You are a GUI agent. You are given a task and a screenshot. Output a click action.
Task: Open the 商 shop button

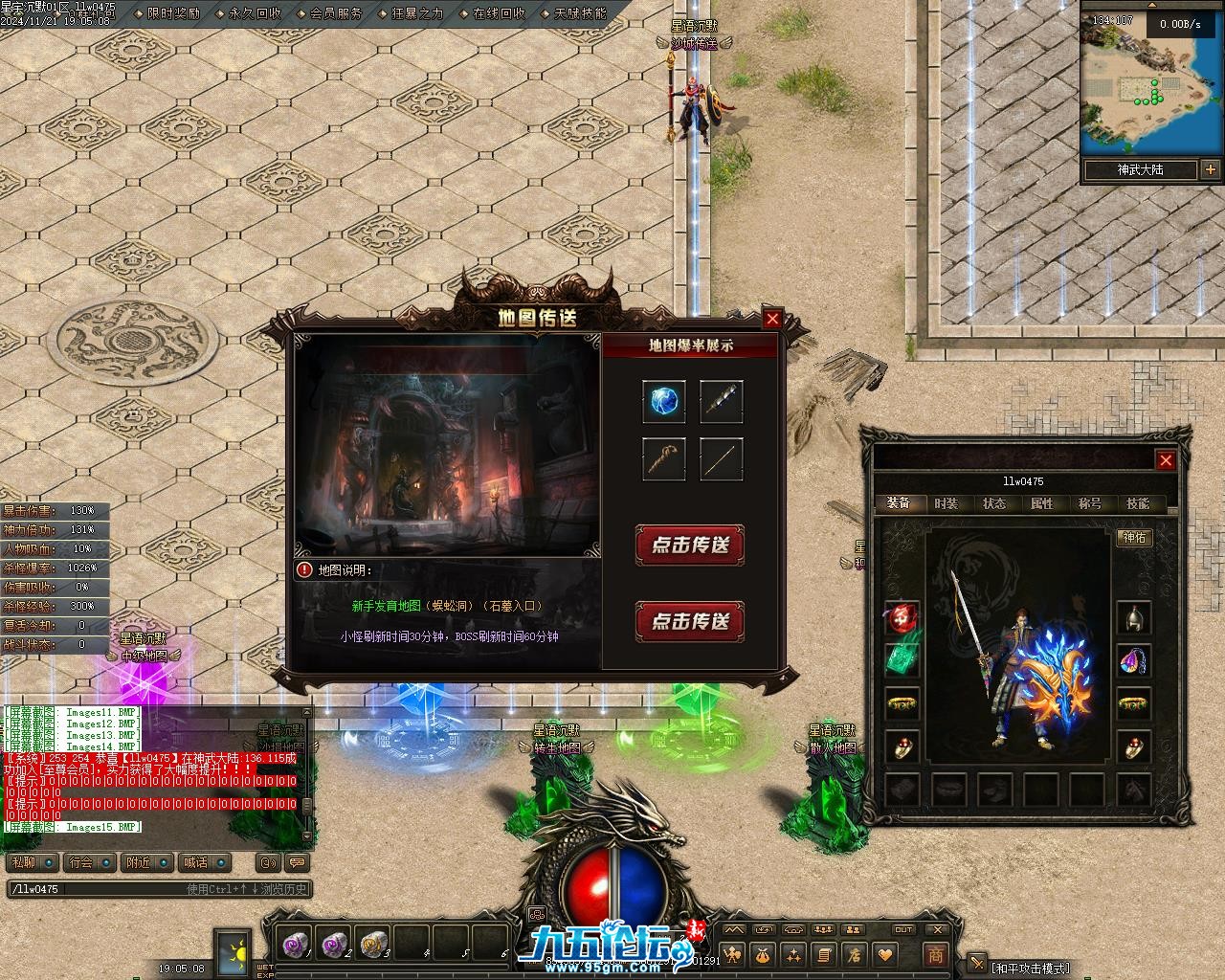[x=935, y=954]
